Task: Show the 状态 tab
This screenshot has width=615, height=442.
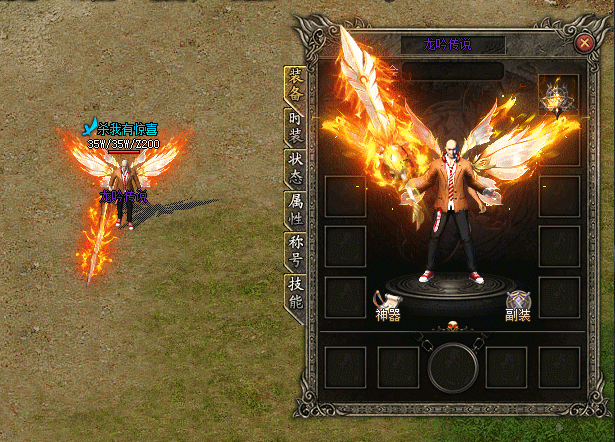Action: (x=295, y=168)
